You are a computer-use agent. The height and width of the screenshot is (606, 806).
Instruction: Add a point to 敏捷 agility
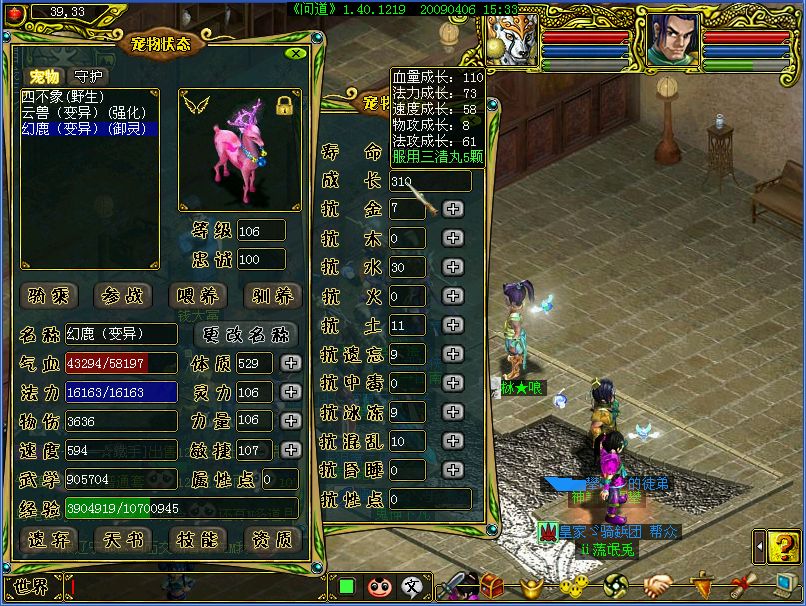click(290, 450)
